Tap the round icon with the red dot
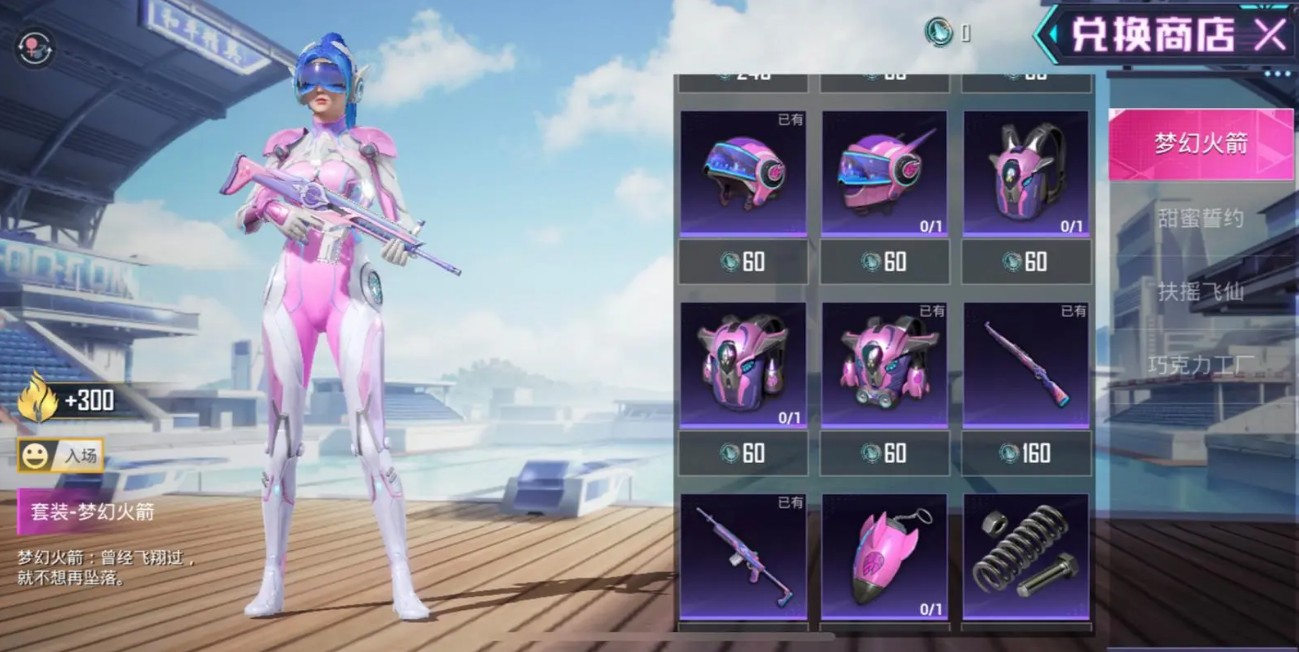Viewport: 1299px width, 652px height. click(34, 46)
